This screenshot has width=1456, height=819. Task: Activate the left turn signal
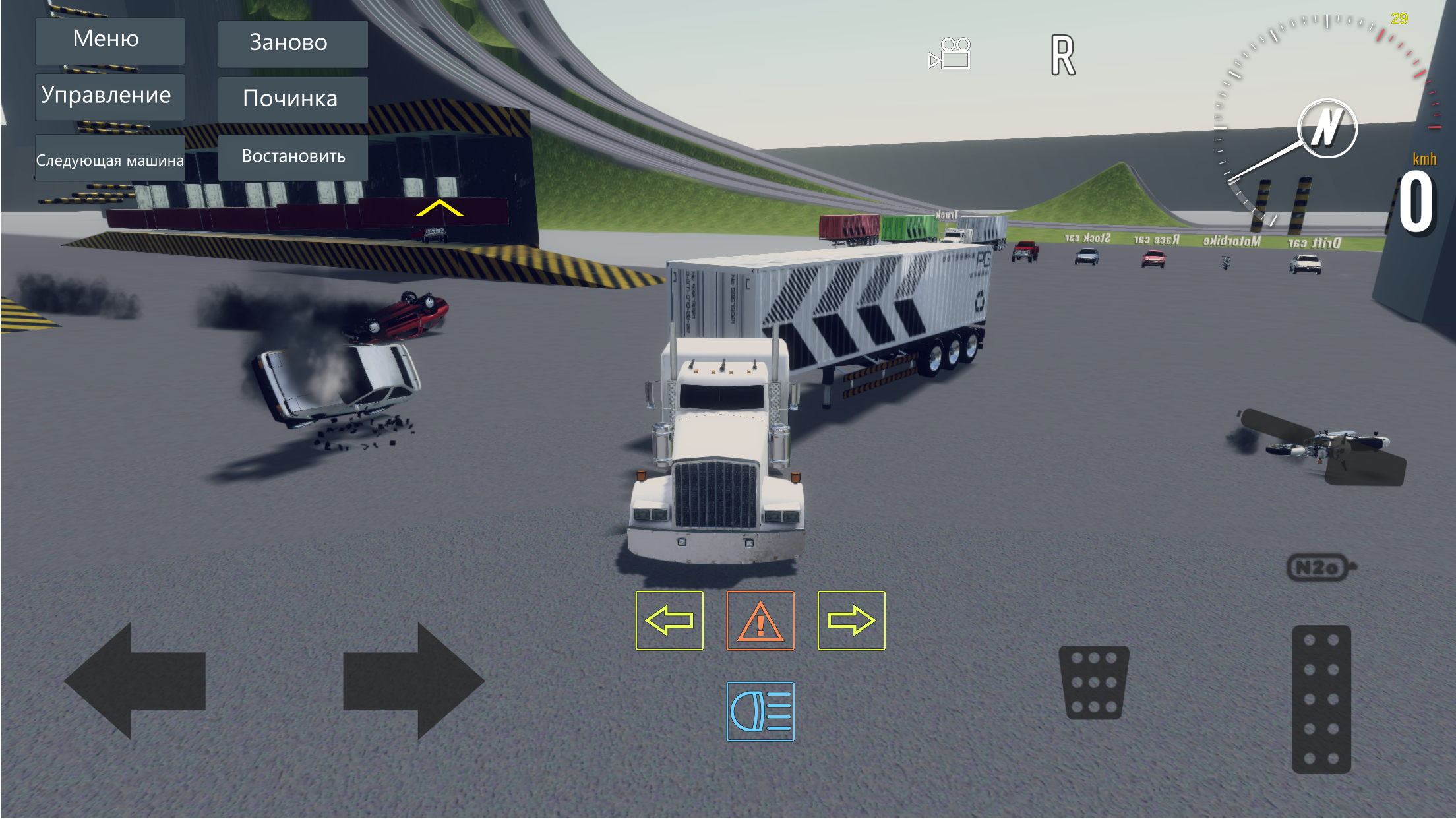point(669,620)
